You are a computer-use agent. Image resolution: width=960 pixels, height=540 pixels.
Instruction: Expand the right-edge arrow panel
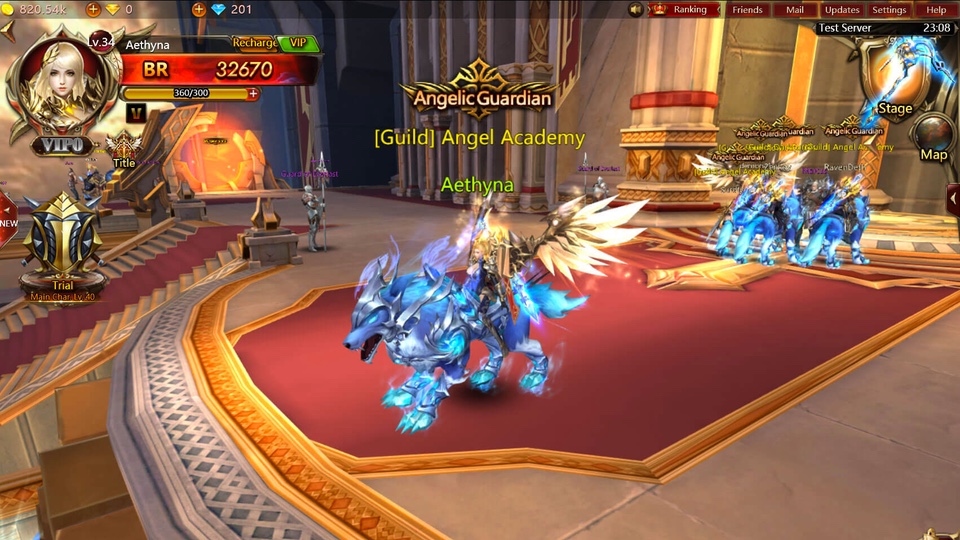pos(953,199)
